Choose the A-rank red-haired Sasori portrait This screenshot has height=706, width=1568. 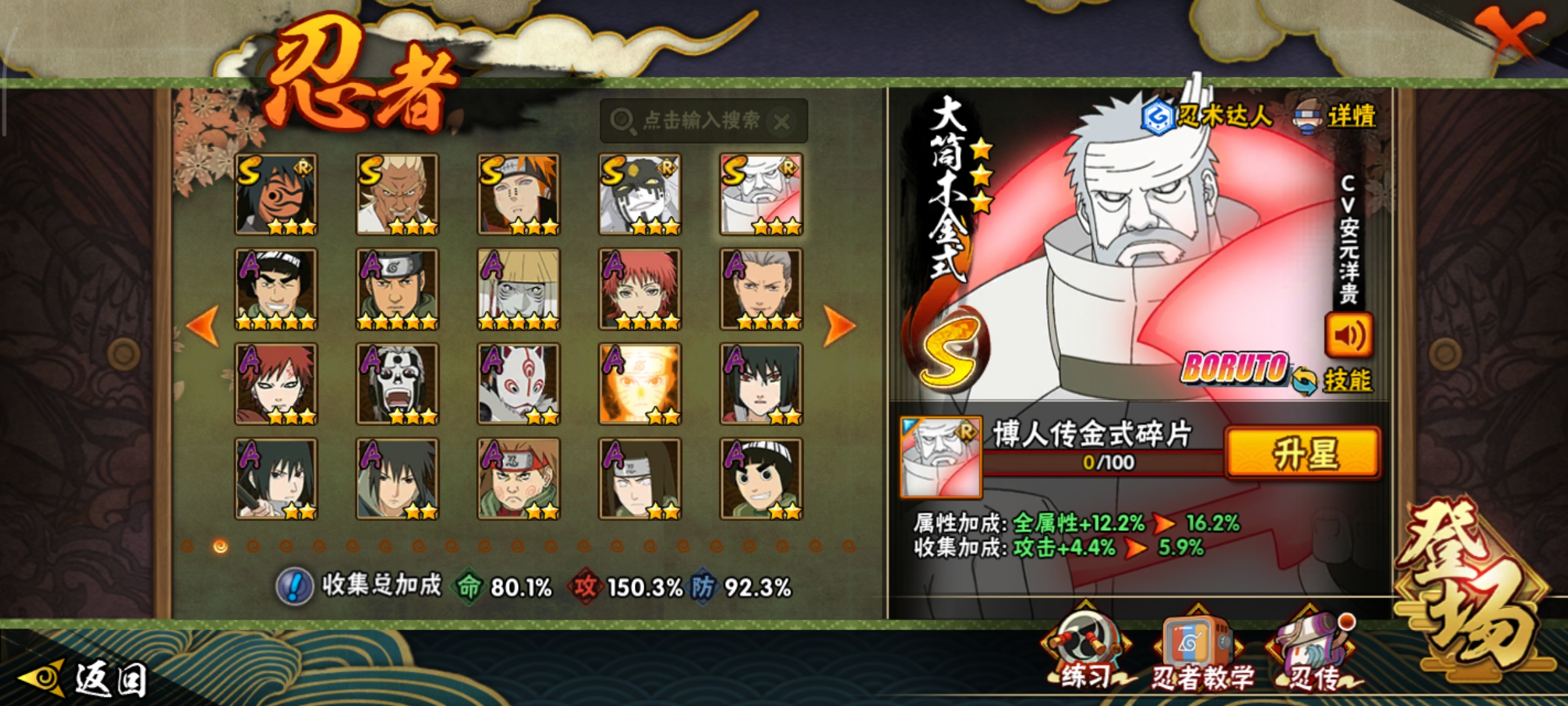tap(640, 290)
